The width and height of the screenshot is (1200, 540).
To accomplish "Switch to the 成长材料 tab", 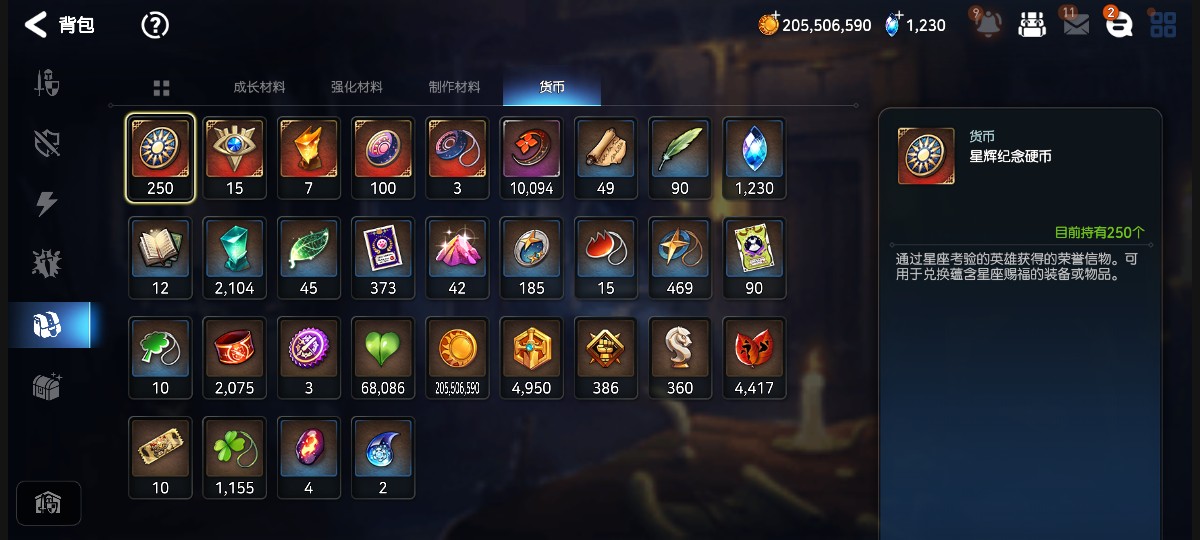I will point(259,88).
